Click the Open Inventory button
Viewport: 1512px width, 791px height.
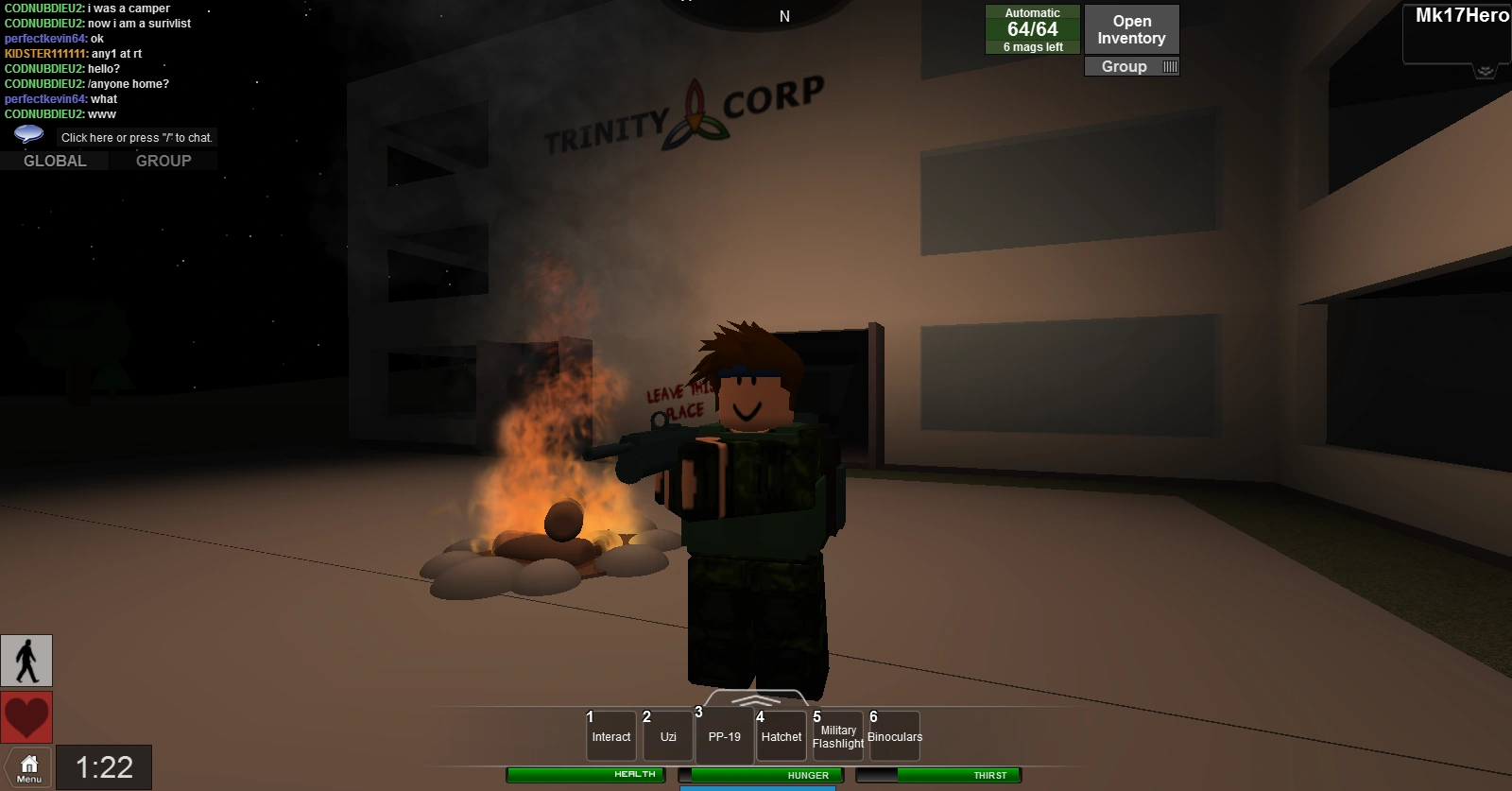pyautogui.click(x=1131, y=28)
